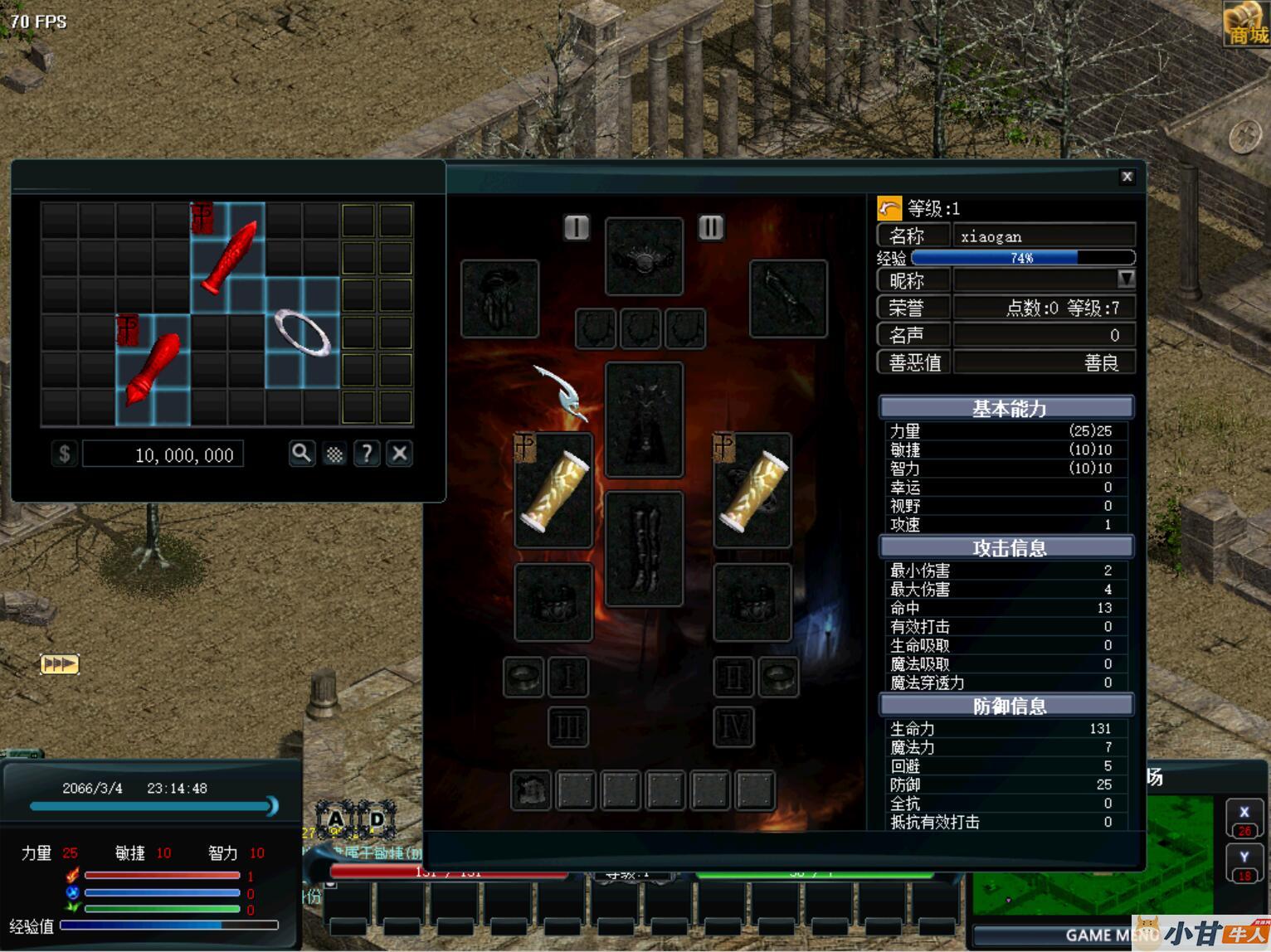Switch to weapon set I

(x=576, y=227)
